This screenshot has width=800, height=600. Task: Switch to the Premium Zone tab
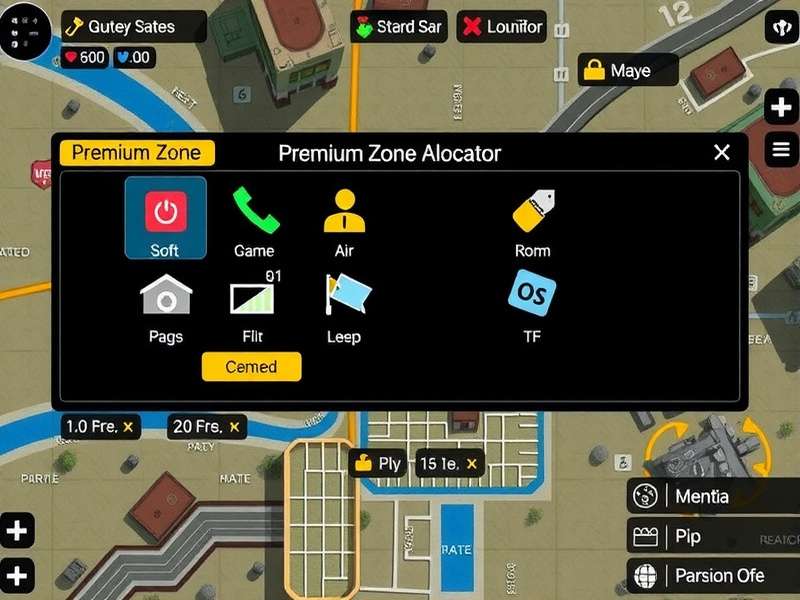[x=137, y=153]
